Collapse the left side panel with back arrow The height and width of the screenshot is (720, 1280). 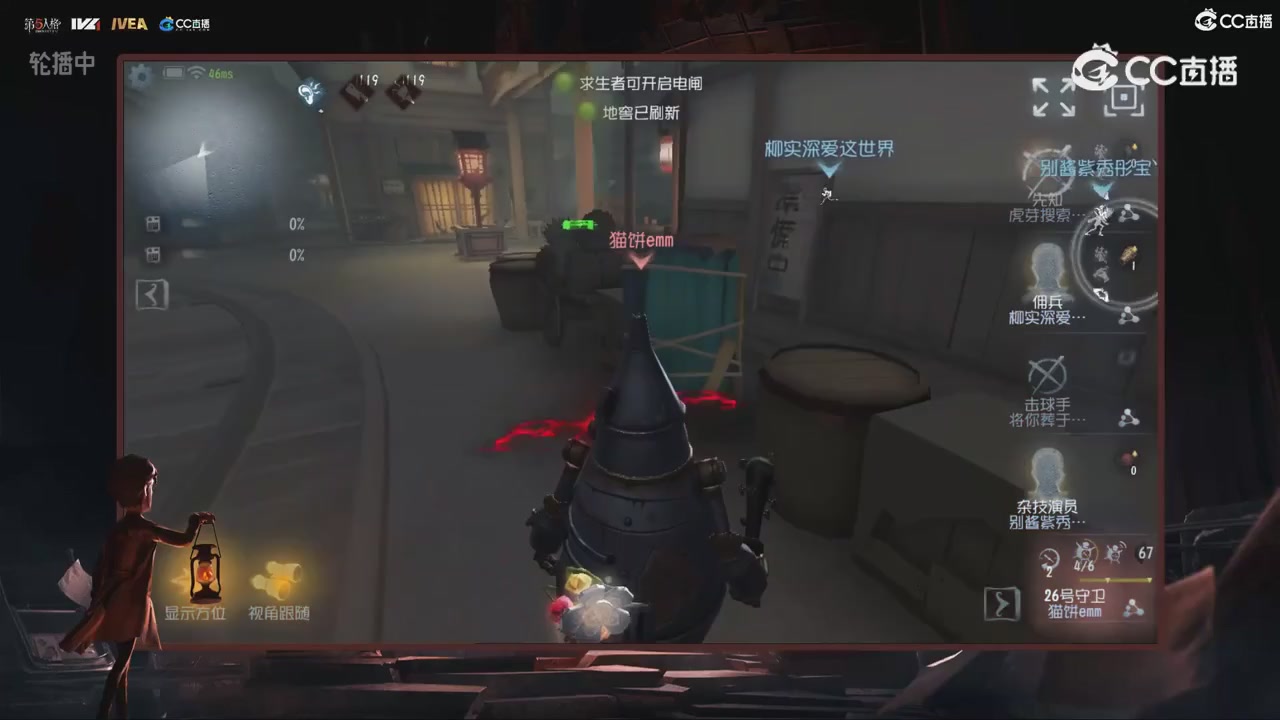click(152, 294)
